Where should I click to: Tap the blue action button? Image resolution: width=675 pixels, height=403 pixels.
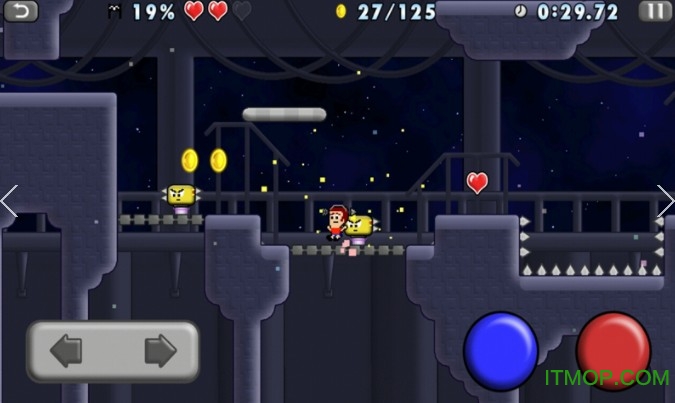[501, 350]
